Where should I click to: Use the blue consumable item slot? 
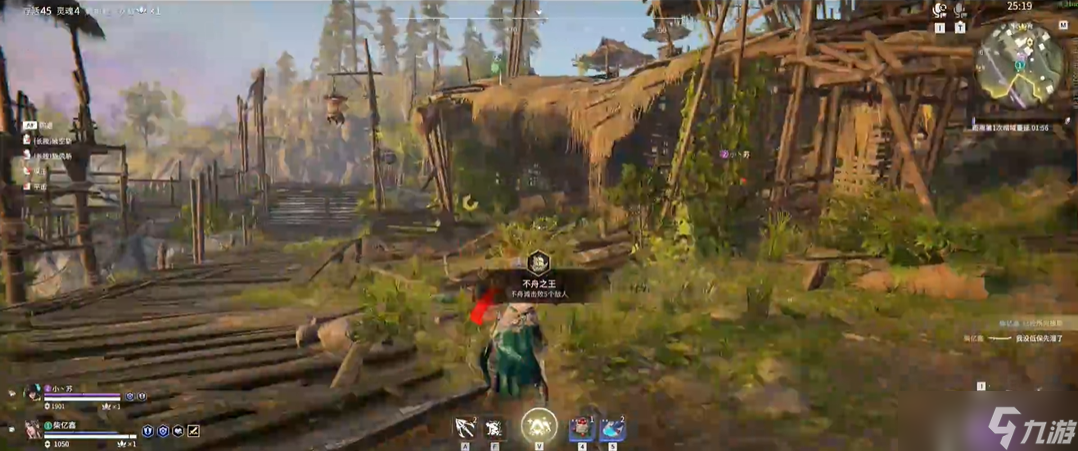(x=611, y=428)
